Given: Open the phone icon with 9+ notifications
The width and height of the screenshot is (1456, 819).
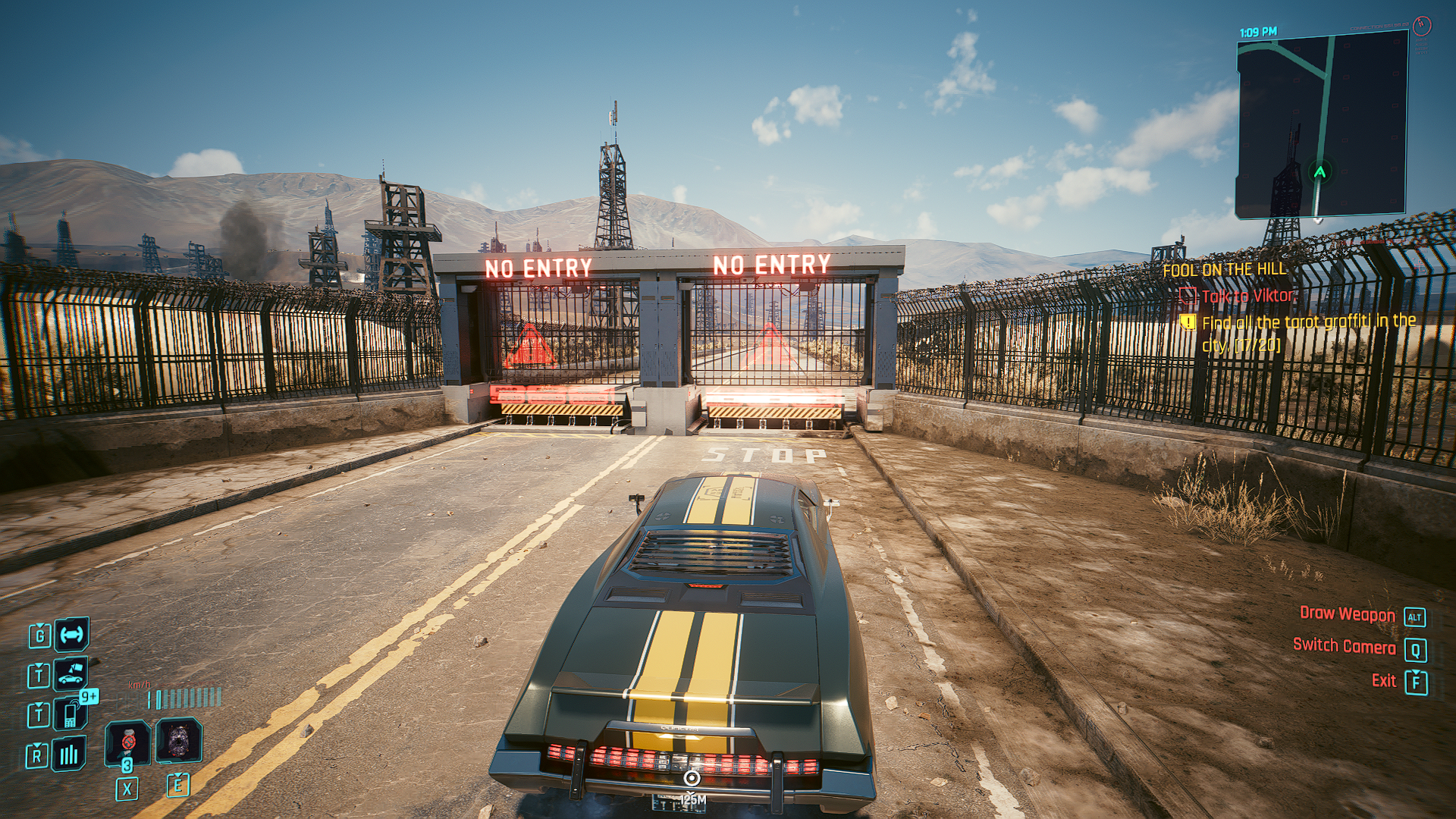Looking at the screenshot, I should 71,714.
